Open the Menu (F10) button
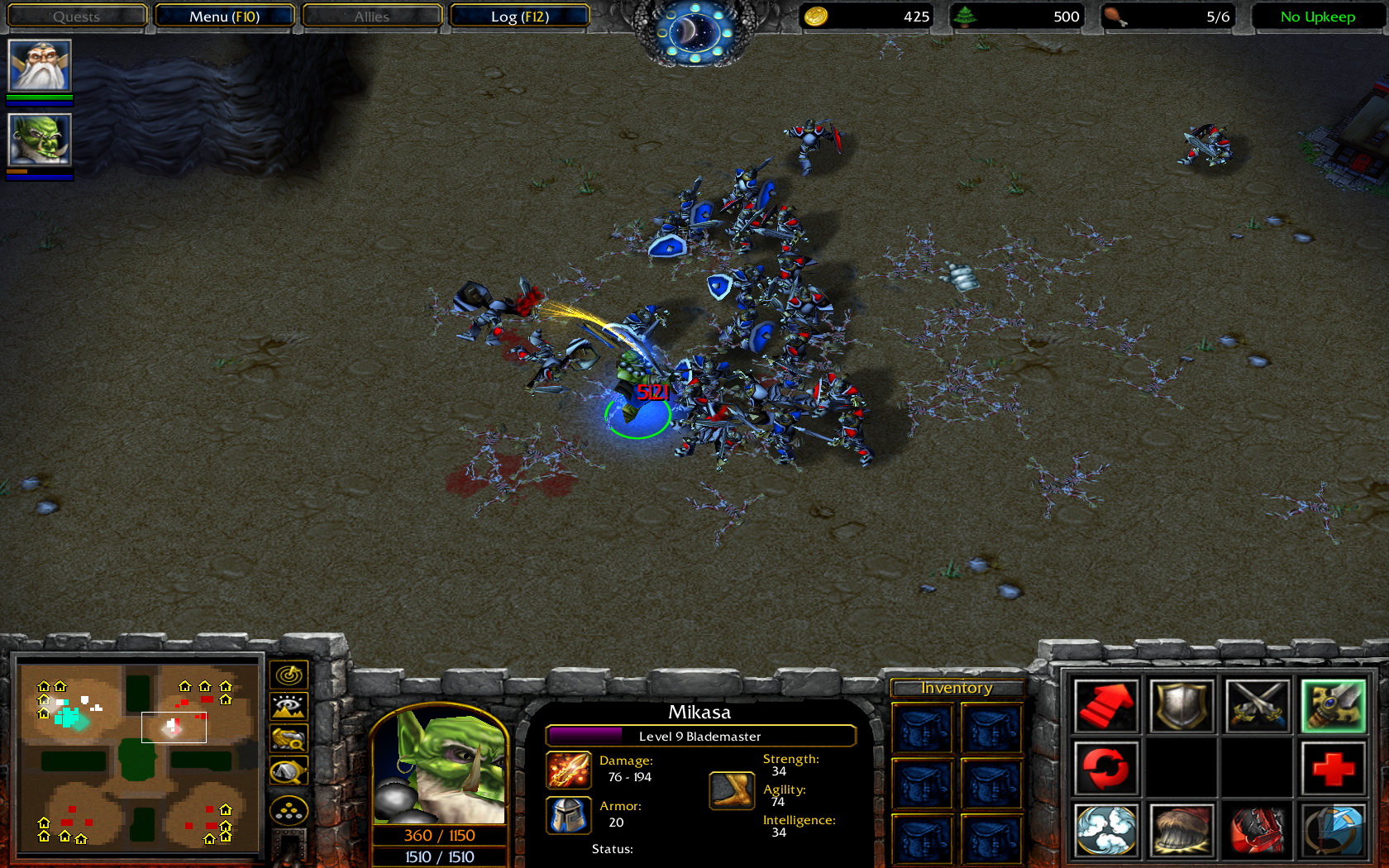Viewport: 1389px width, 868px height. coord(224,17)
